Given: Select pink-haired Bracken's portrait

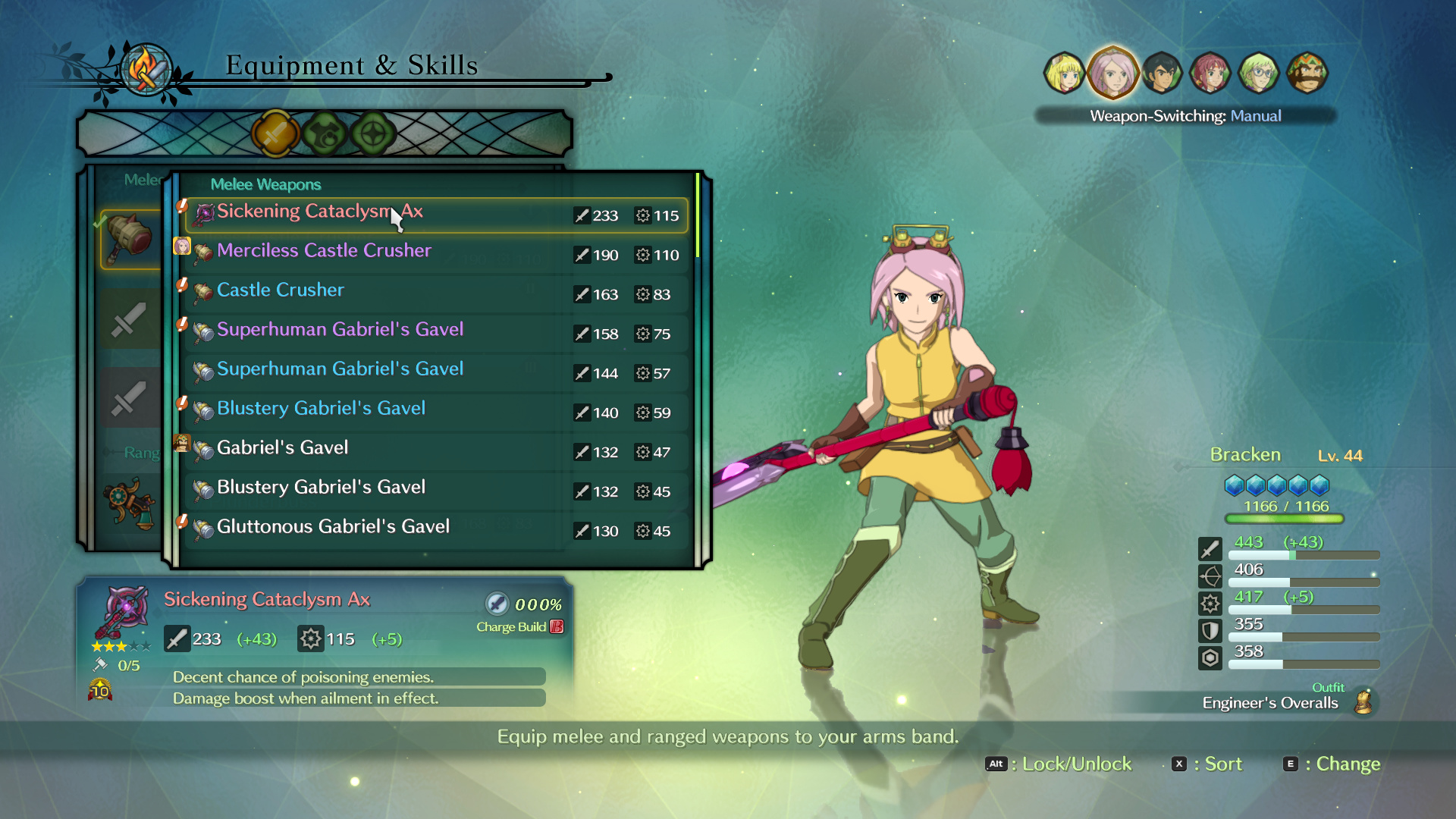Looking at the screenshot, I should coord(1112,74).
